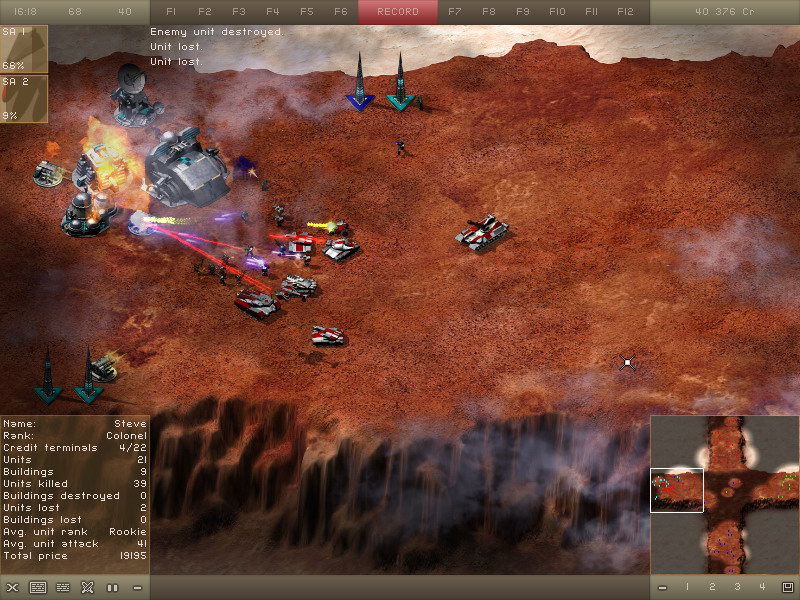Click the floppy disk save icon
The height and width of the screenshot is (600, 800).
tap(787, 587)
